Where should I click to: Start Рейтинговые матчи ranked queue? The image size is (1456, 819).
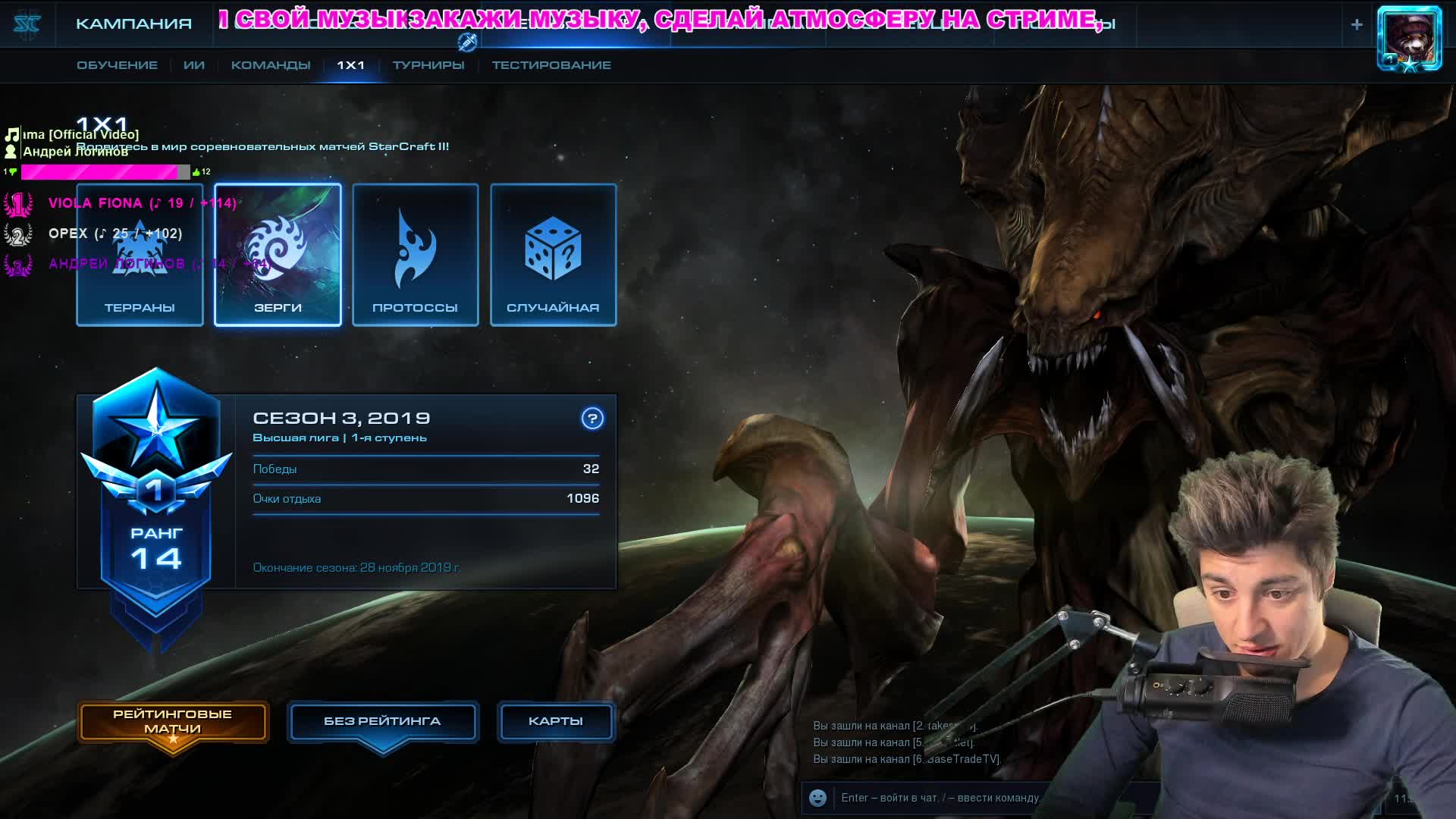[x=173, y=722]
